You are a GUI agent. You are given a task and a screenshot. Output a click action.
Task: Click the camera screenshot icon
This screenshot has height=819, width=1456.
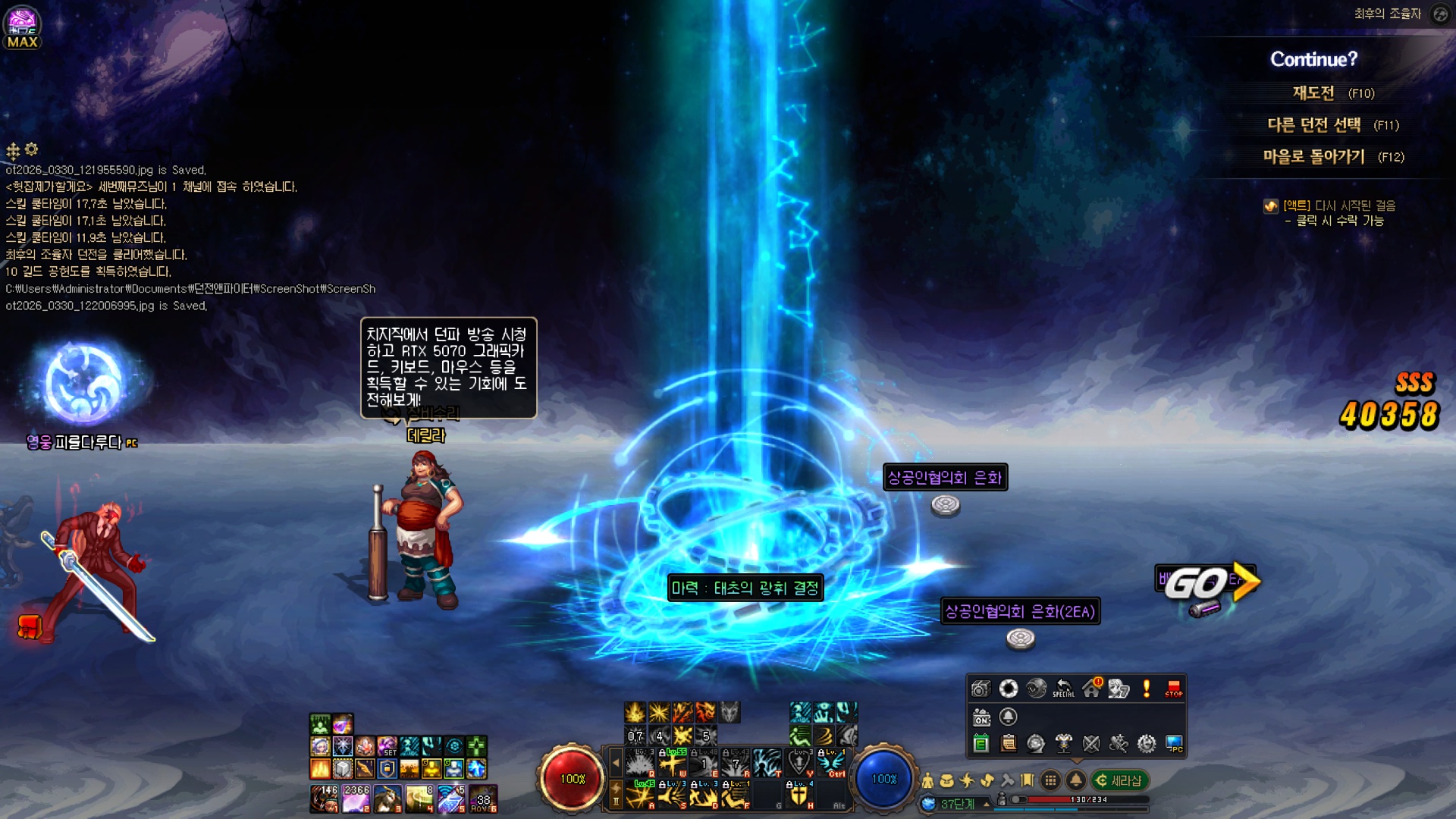pyautogui.click(x=981, y=689)
